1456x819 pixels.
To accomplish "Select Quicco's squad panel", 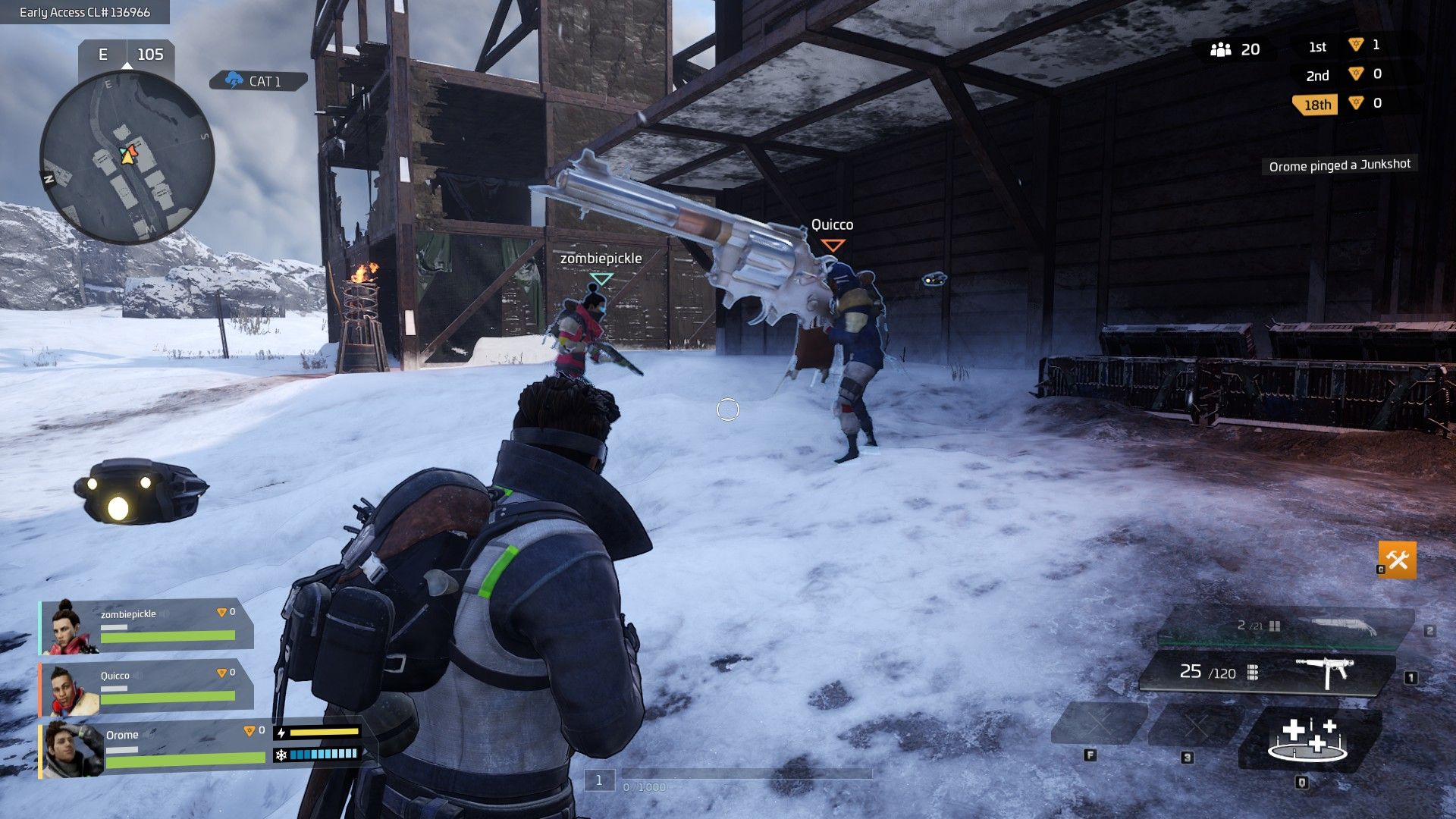I will (x=146, y=688).
